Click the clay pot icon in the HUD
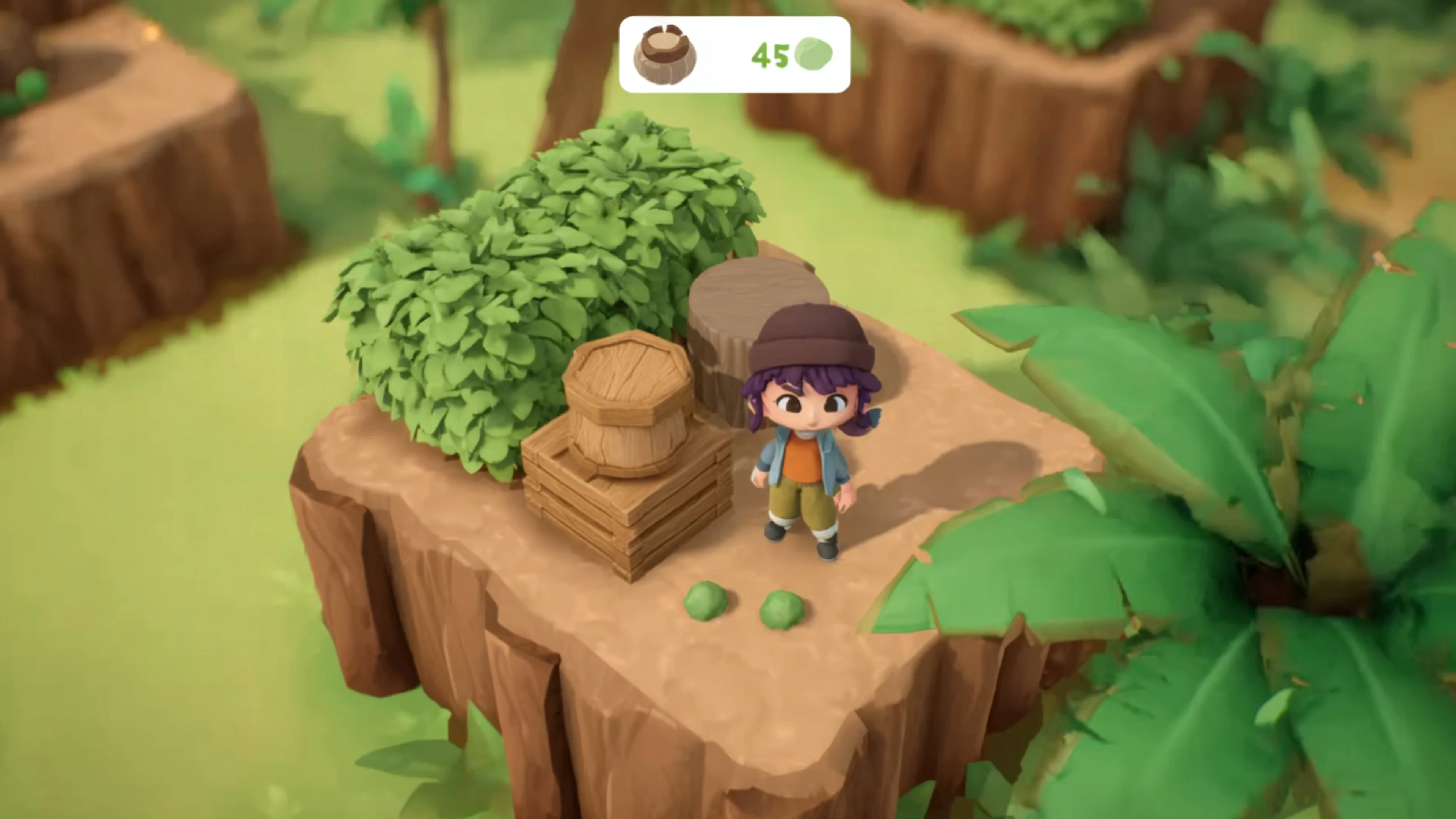The height and width of the screenshot is (819, 1456). click(665, 55)
